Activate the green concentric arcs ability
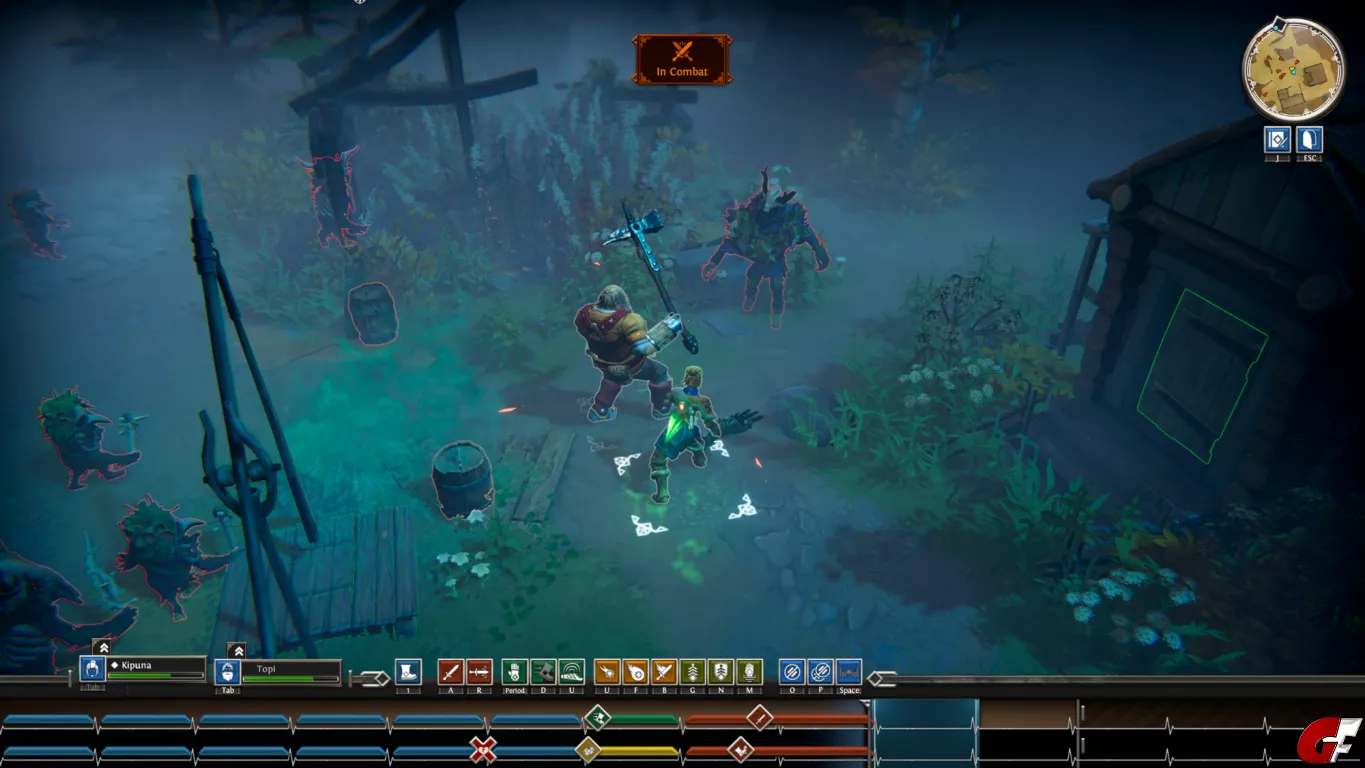 571,672
